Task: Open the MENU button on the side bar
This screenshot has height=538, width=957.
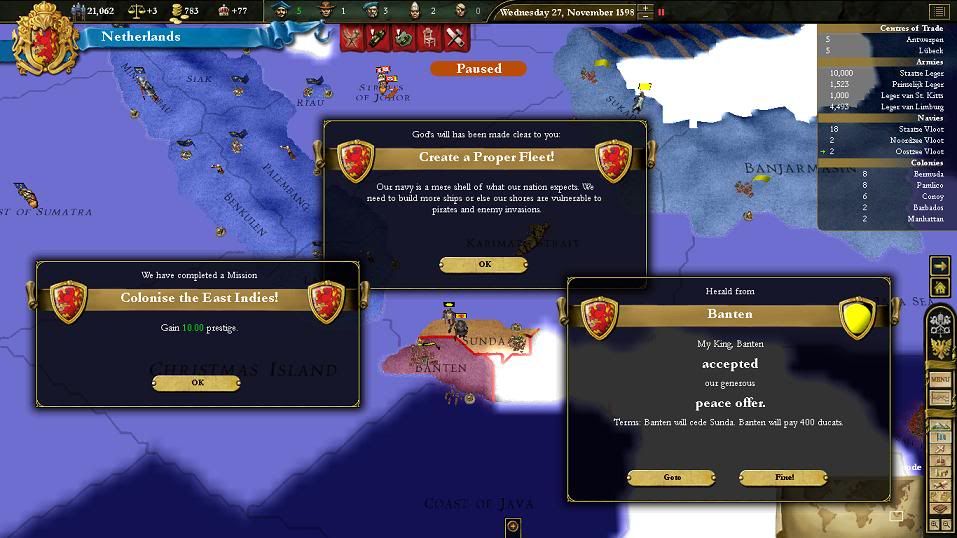Action: (x=940, y=380)
